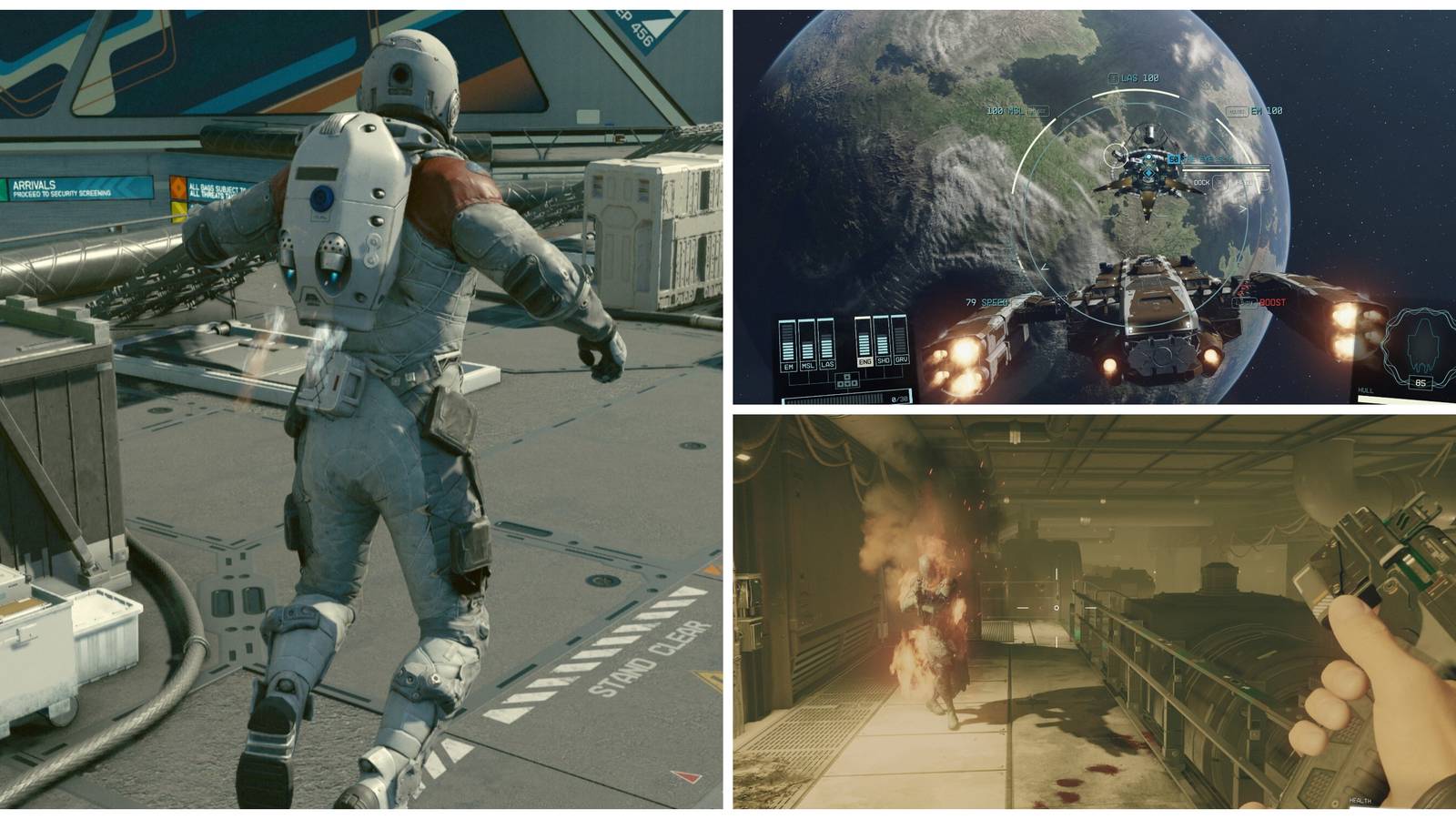Click the BOOST prompt near the speed readout
This screenshot has height=819, width=1456.
tap(1274, 302)
